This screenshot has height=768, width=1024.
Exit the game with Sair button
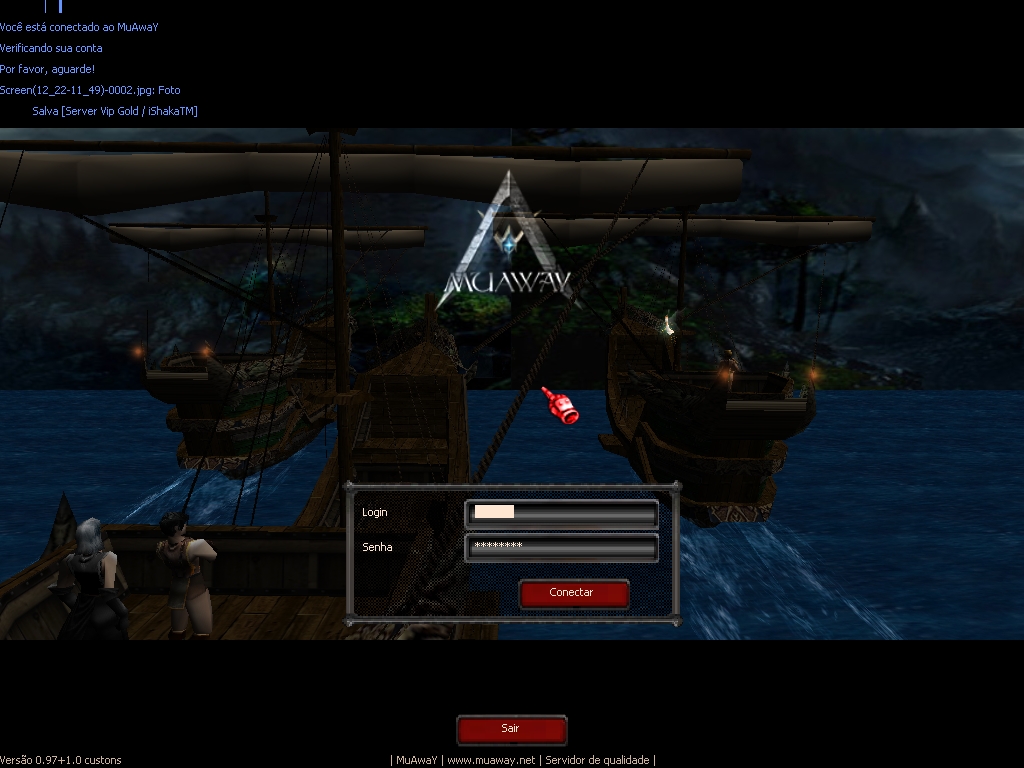(x=511, y=729)
